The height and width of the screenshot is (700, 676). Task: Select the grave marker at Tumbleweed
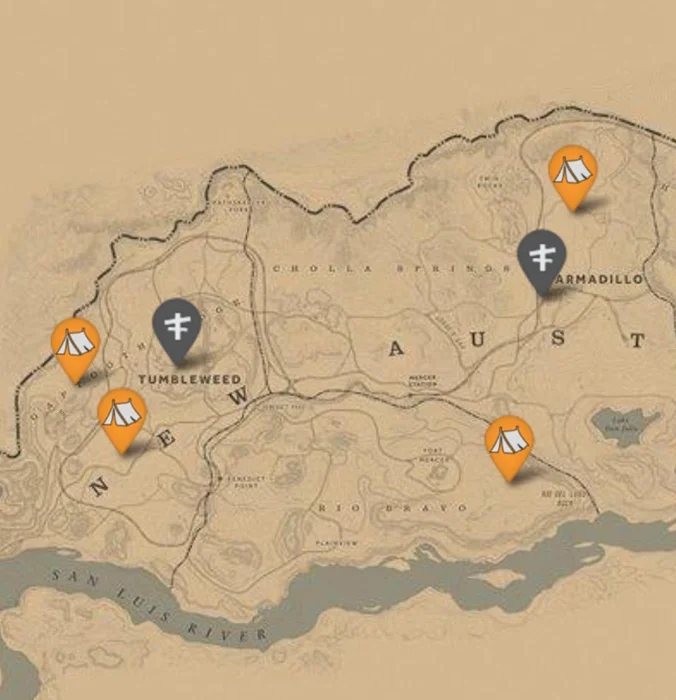(x=177, y=326)
